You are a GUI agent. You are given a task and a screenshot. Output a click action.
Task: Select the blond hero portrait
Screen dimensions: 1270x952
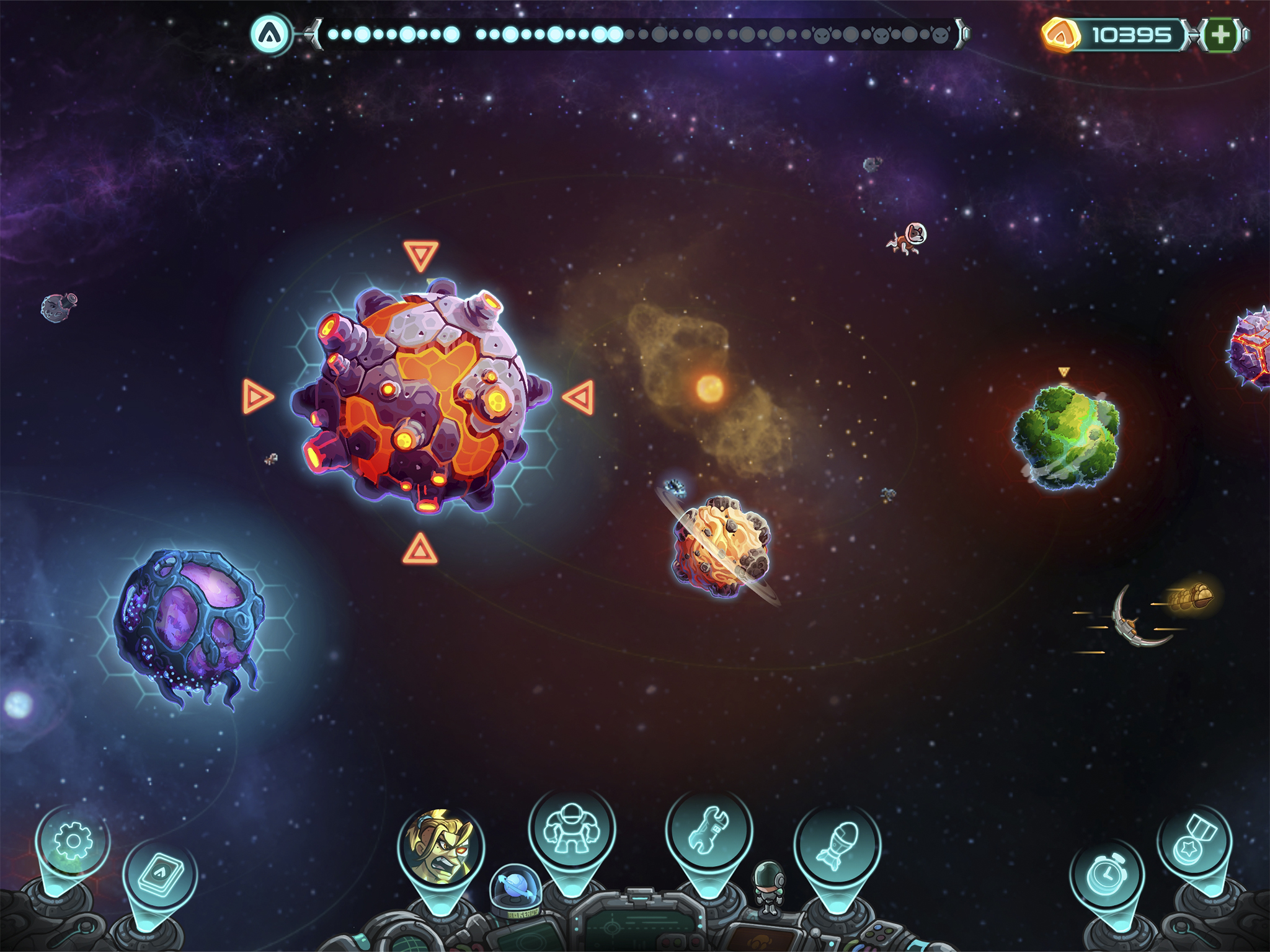441,846
